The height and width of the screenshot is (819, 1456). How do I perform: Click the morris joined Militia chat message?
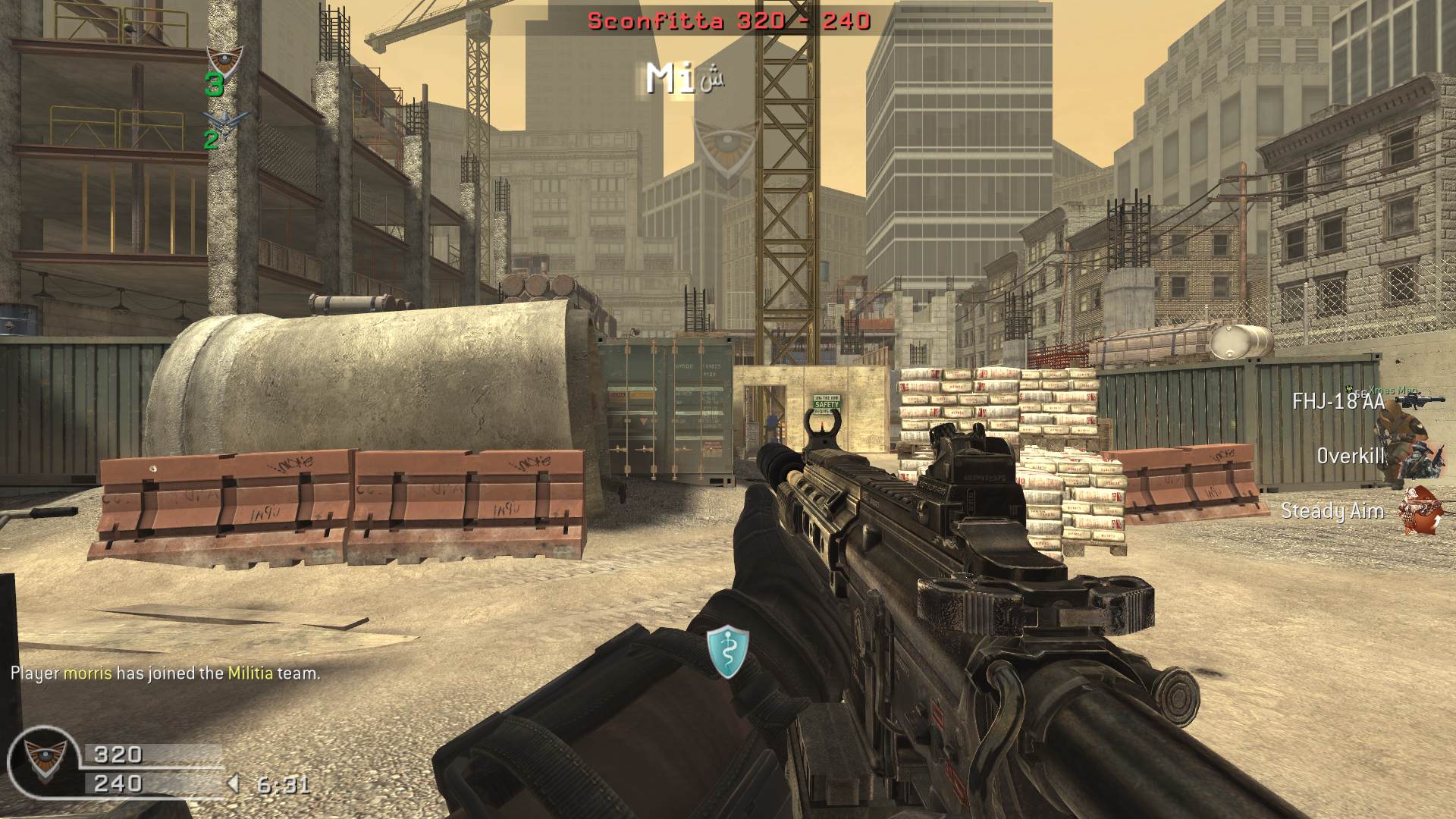[165, 673]
